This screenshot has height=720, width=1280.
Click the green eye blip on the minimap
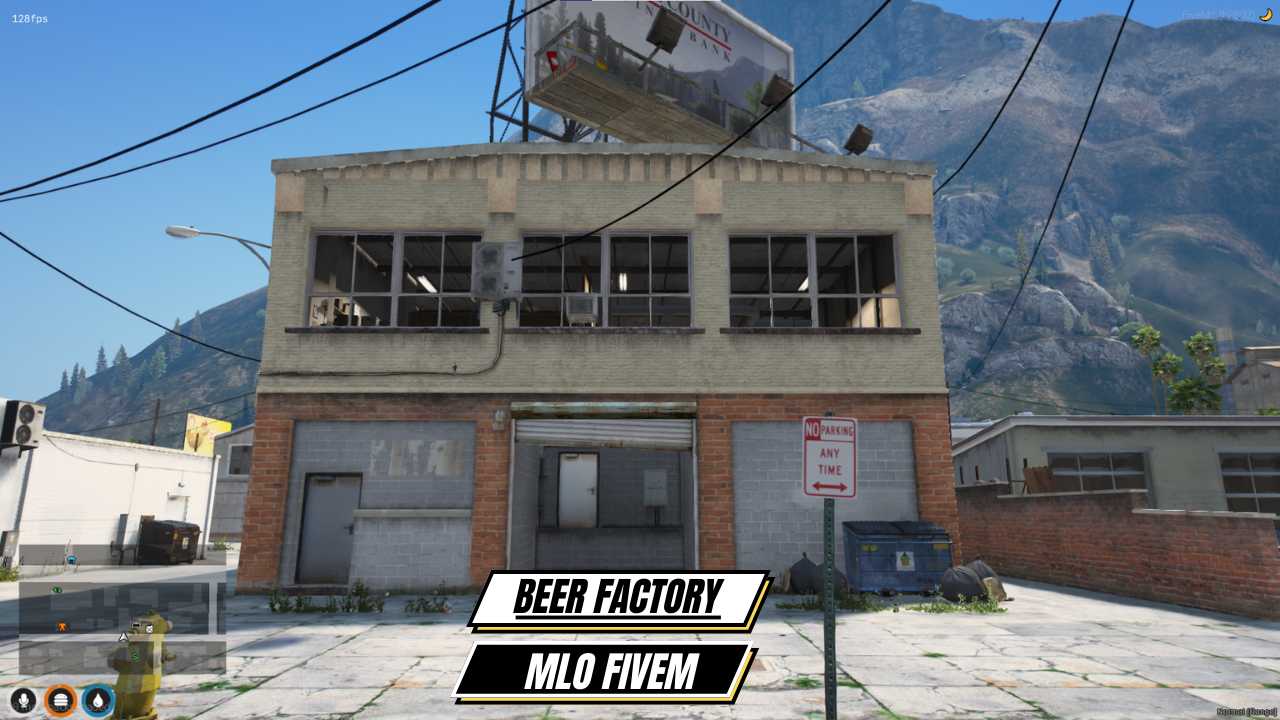coord(57,589)
